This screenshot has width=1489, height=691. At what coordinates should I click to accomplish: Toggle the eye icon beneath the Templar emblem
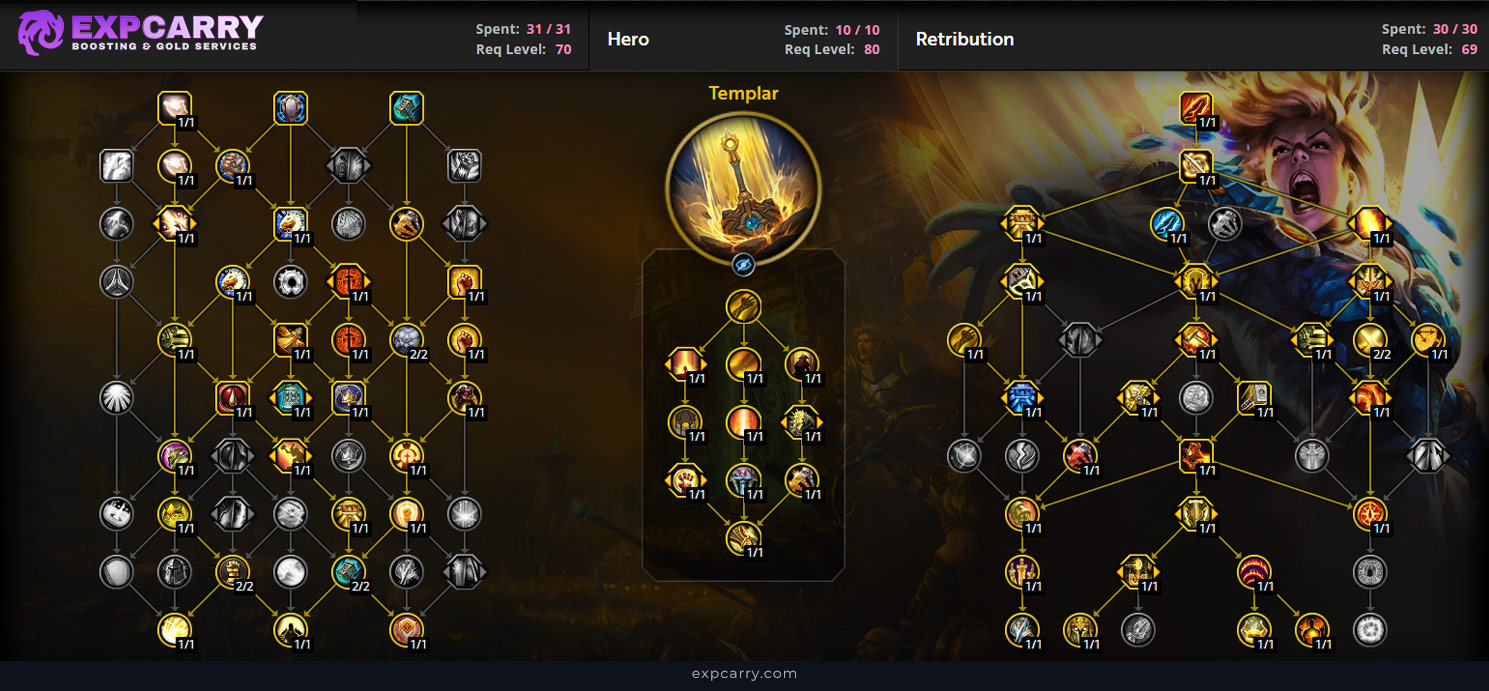pyautogui.click(x=743, y=264)
